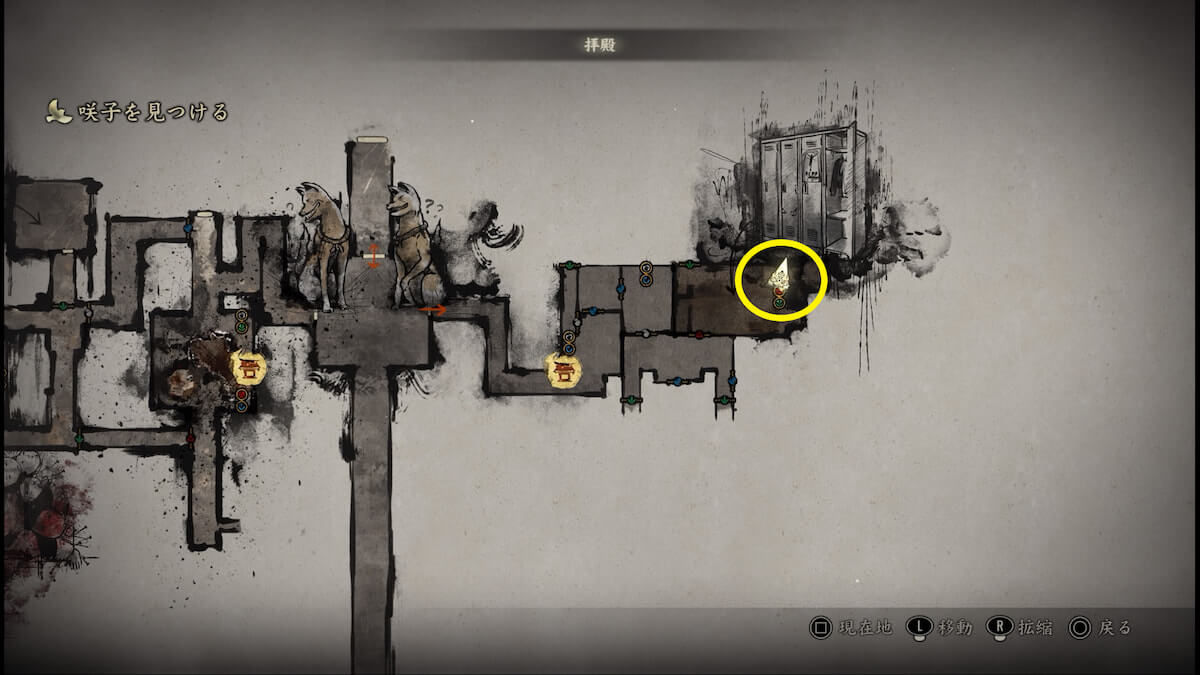Click the player arrow marker inside the yellow circle
This screenshot has height=675, width=1200.
click(x=780, y=273)
